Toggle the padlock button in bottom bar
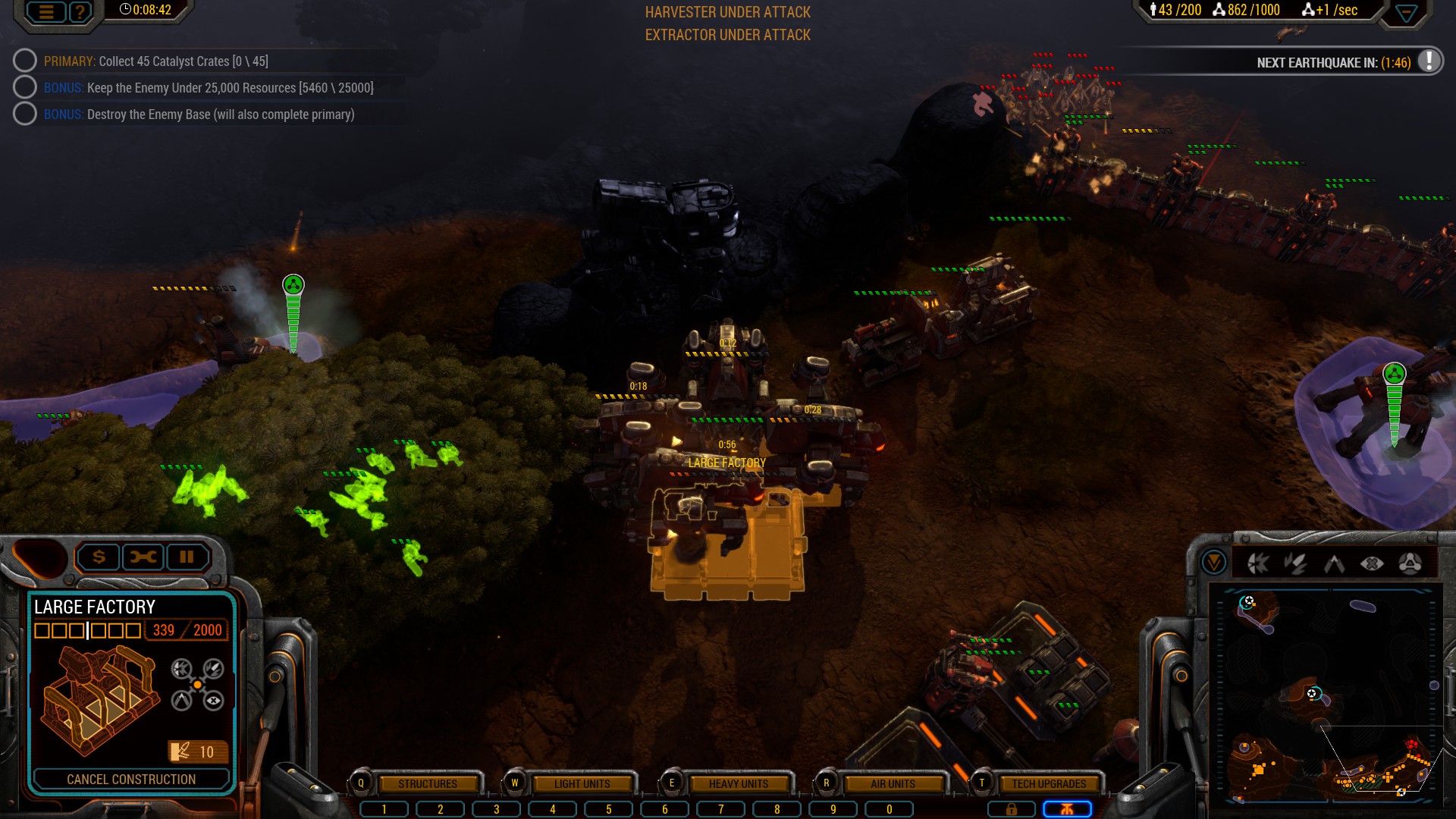Image resolution: width=1456 pixels, height=819 pixels. click(x=1011, y=809)
